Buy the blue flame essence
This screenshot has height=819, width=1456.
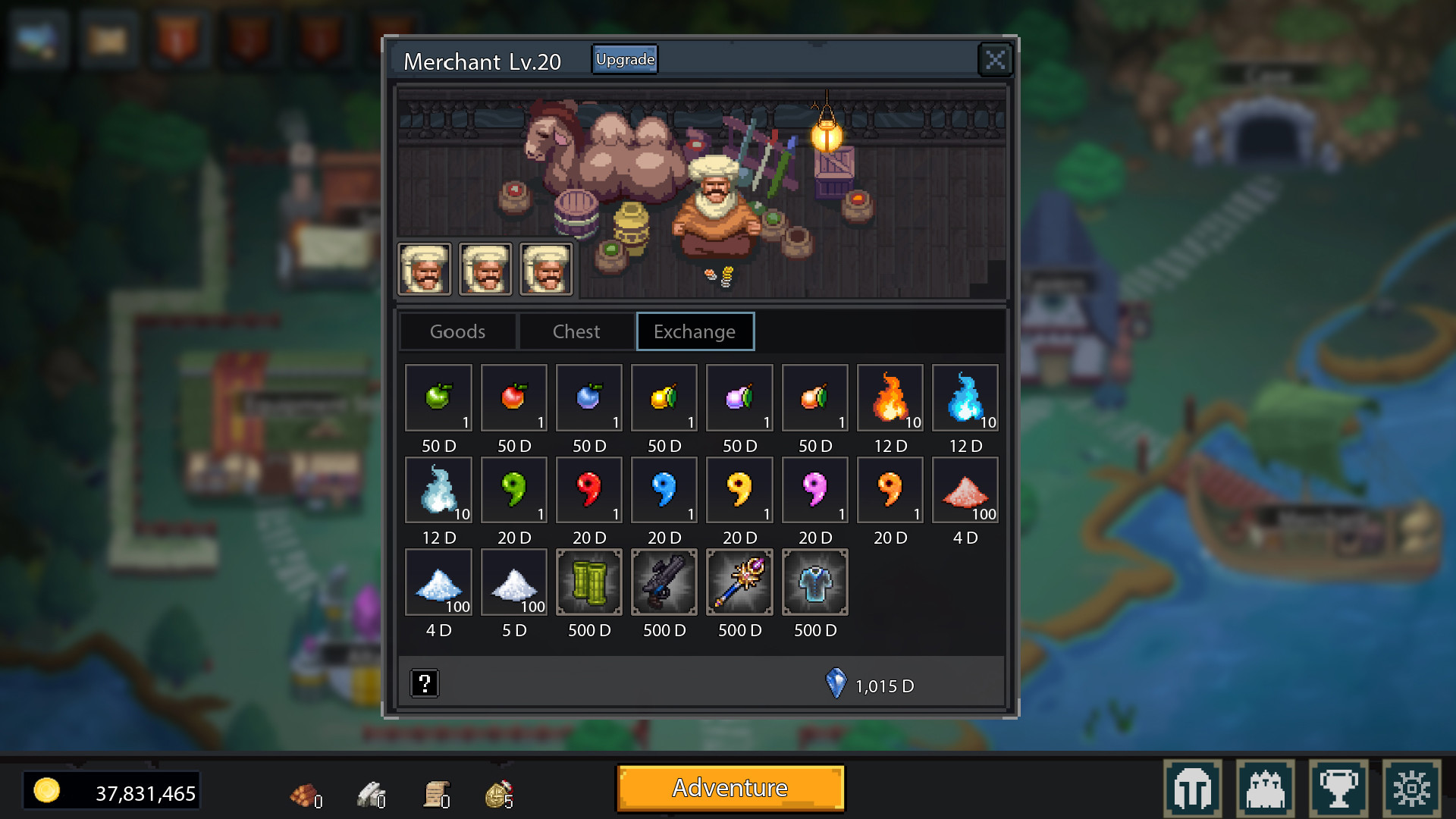[965, 398]
